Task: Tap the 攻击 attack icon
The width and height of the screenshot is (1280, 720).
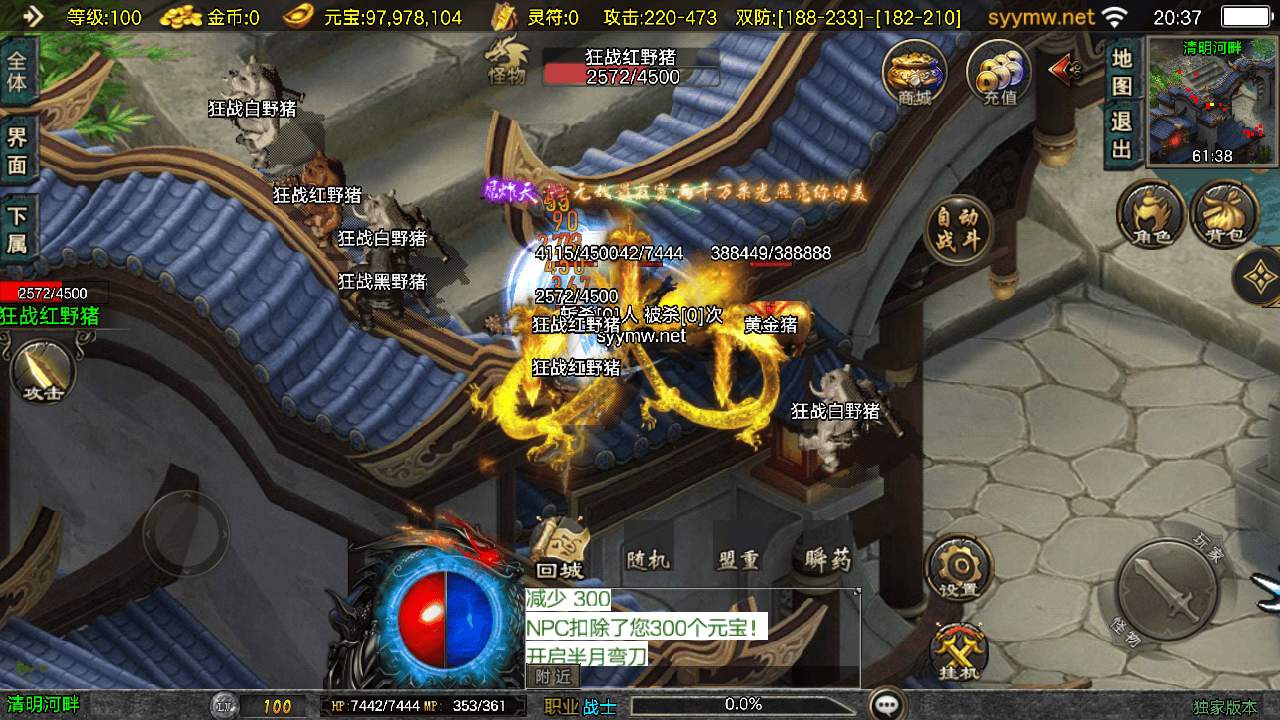Action: (x=43, y=370)
